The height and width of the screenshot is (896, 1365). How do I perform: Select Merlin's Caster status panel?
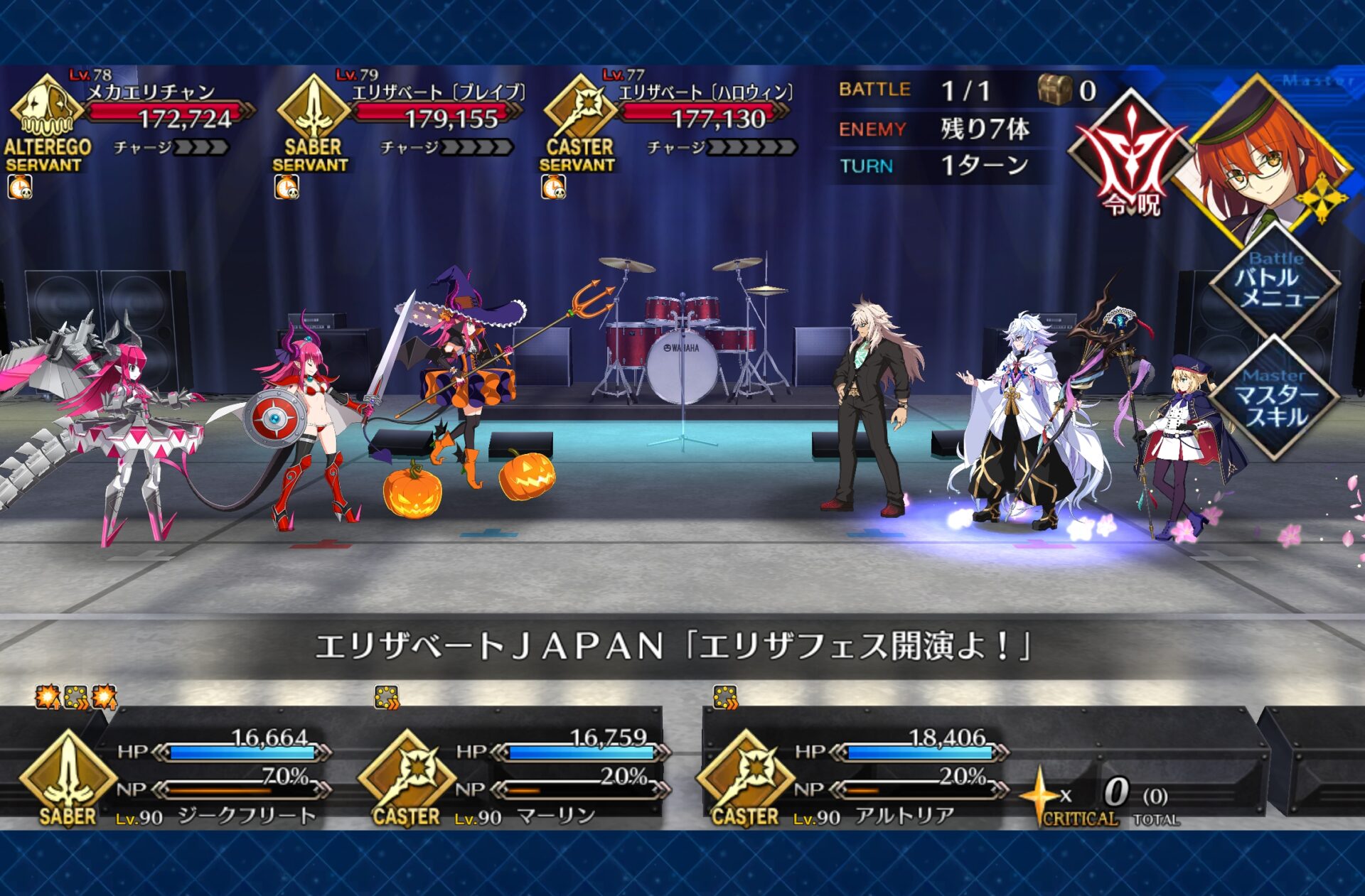point(515,777)
